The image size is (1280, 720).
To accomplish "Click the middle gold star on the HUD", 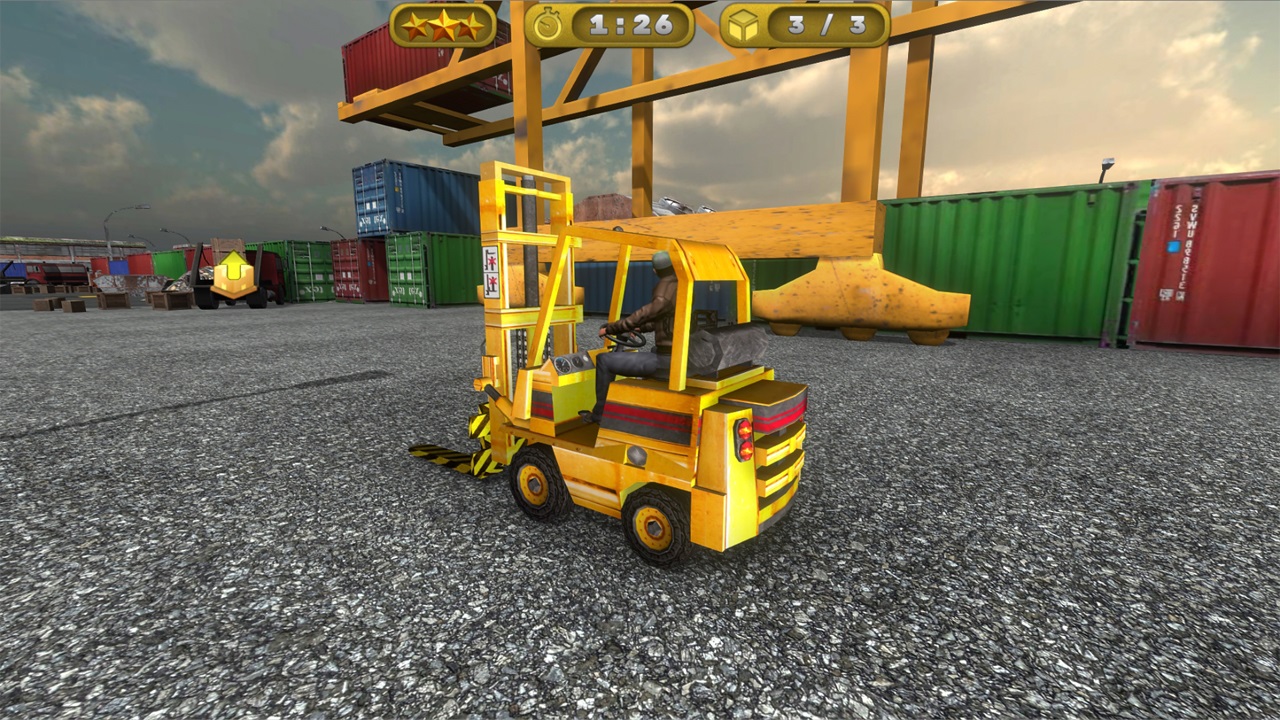I will point(443,25).
